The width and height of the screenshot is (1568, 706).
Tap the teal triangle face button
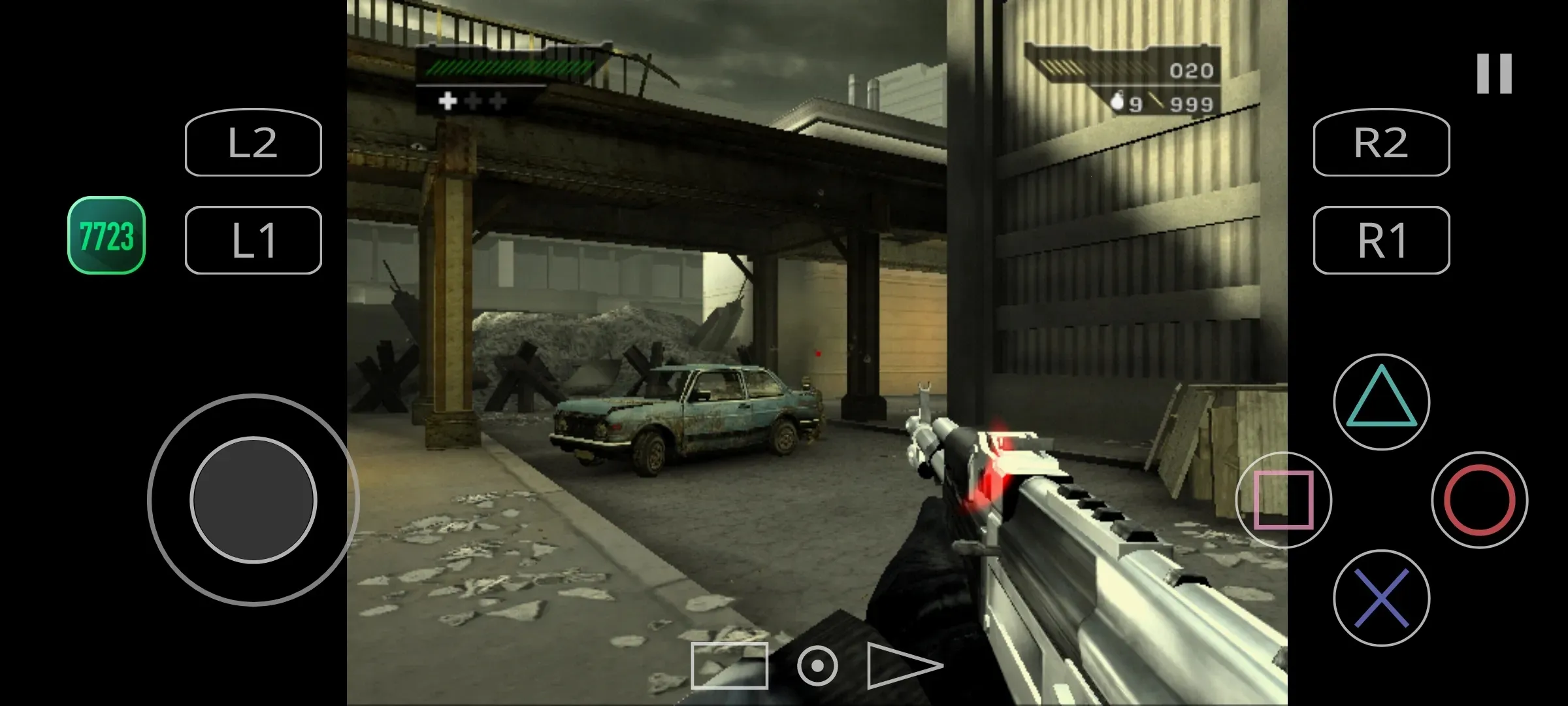coord(1381,401)
